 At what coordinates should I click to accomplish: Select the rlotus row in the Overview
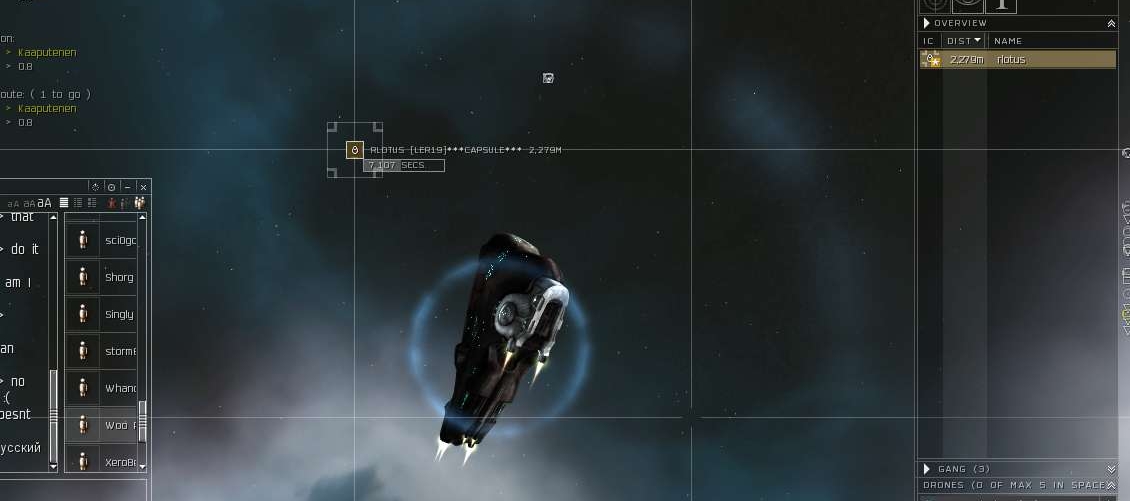[1016, 60]
